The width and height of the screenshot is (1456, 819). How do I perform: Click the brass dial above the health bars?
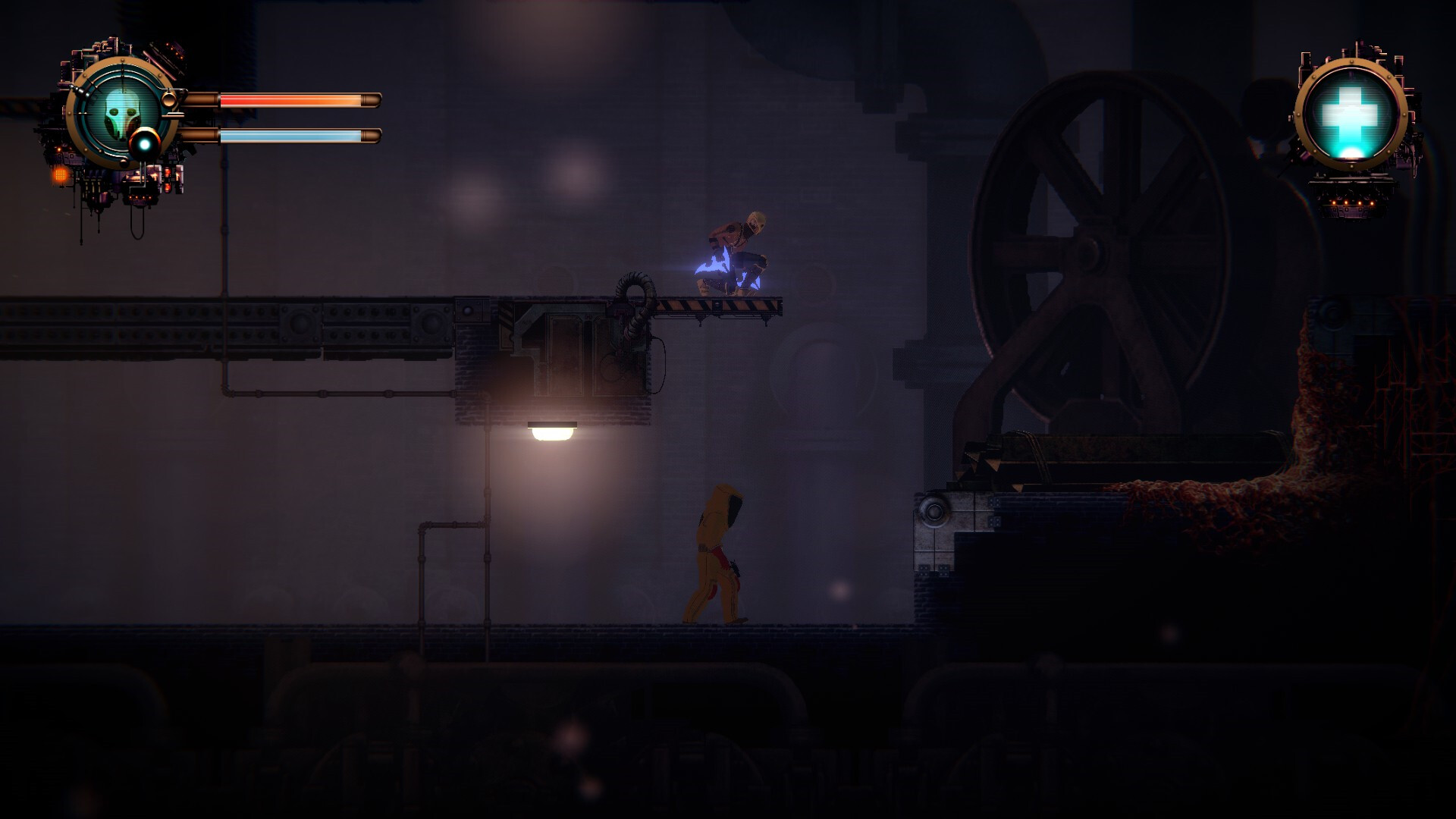[170, 100]
